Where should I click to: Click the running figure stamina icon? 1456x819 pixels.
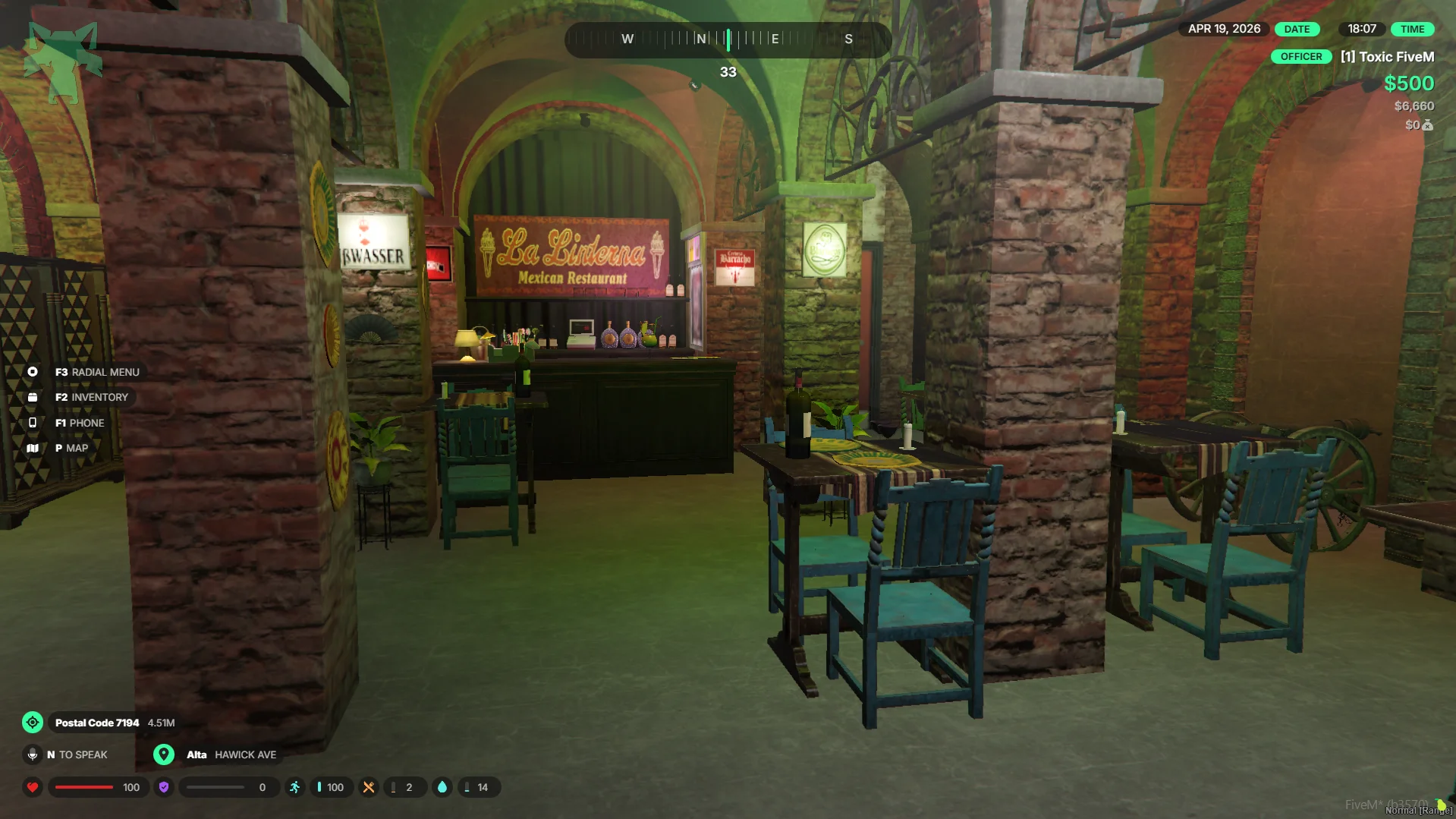point(295,787)
